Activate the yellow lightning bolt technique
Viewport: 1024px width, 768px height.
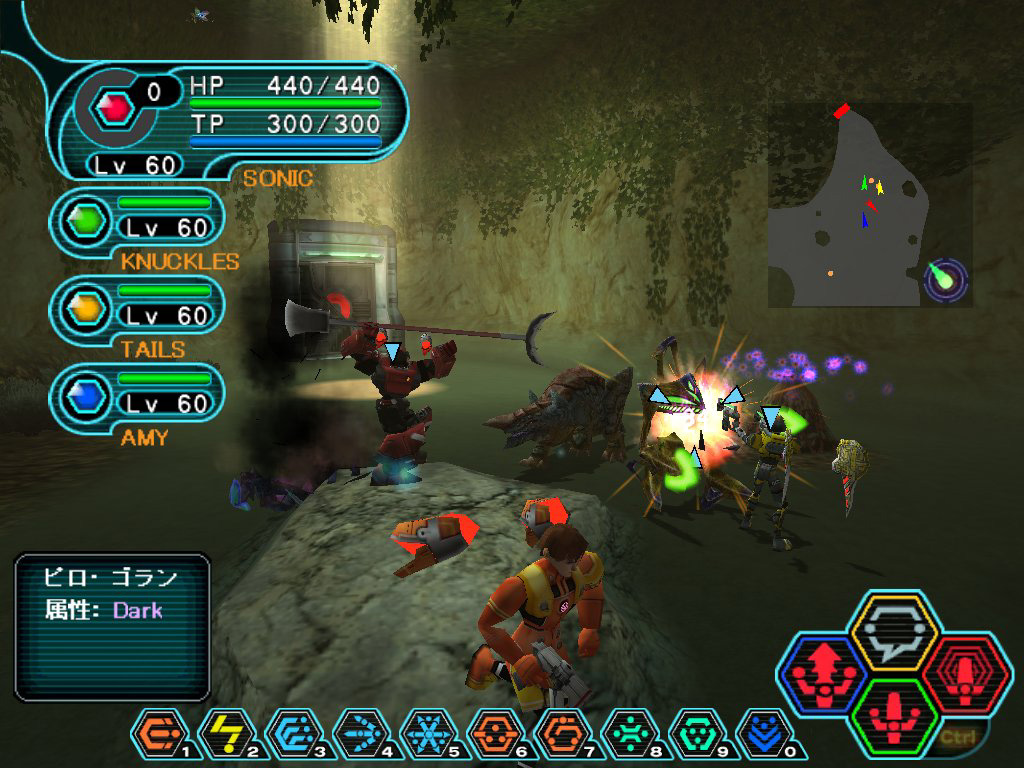click(222, 735)
